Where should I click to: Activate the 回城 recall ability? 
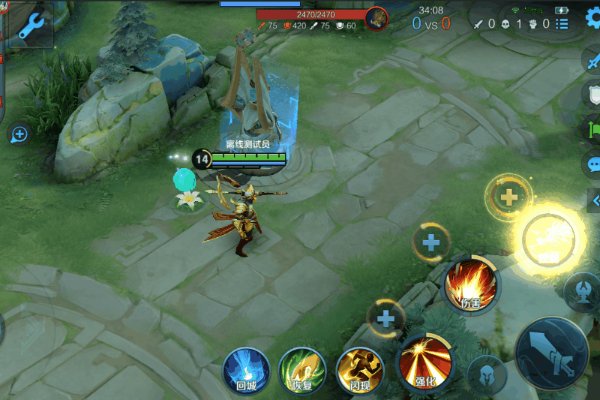(x=245, y=369)
